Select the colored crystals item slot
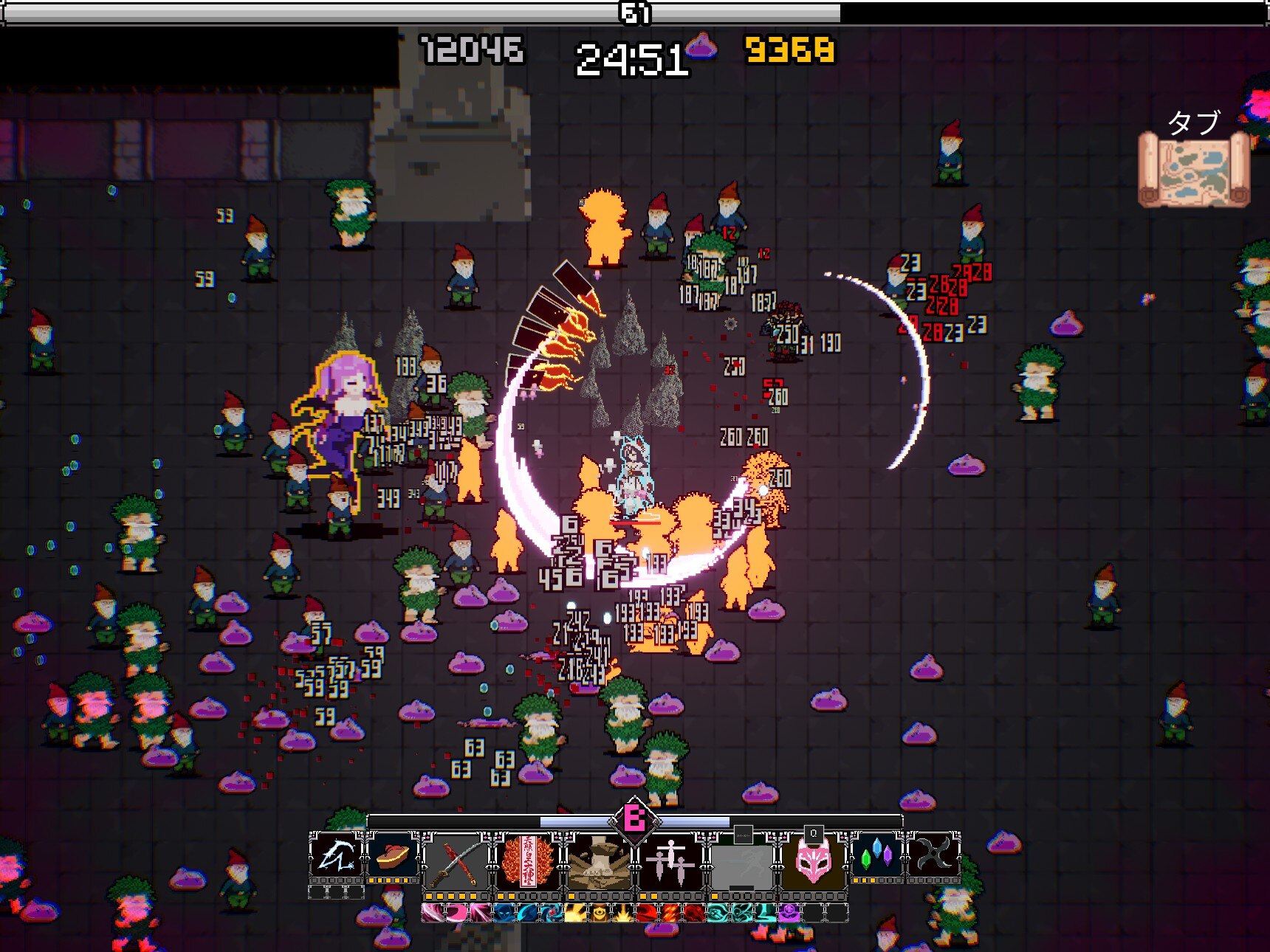This screenshot has height=952, width=1270. tap(876, 858)
